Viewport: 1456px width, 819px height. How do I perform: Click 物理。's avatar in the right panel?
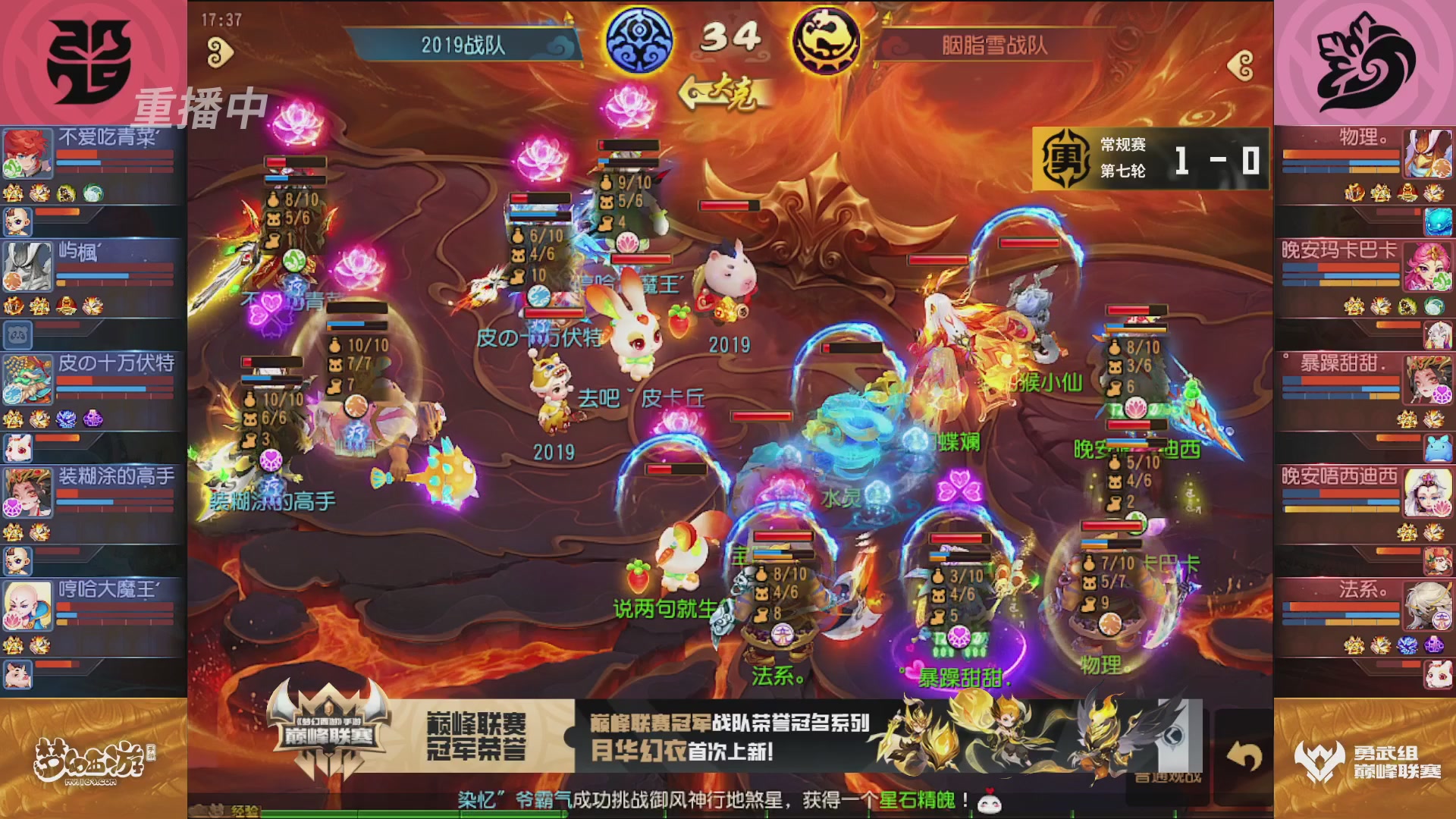click(1429, 152)
